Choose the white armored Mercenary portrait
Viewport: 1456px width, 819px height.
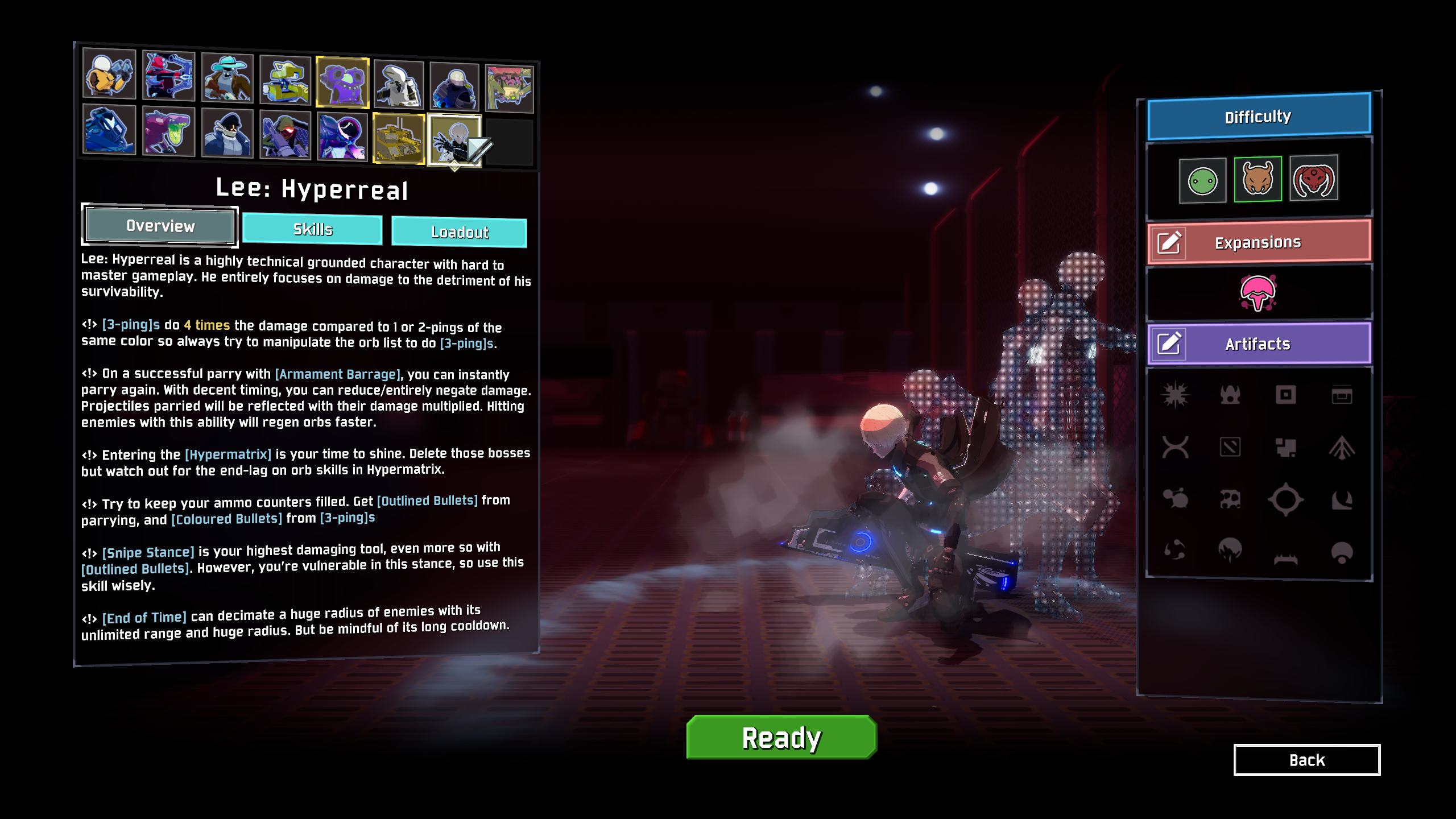click(x=399, y=85)
